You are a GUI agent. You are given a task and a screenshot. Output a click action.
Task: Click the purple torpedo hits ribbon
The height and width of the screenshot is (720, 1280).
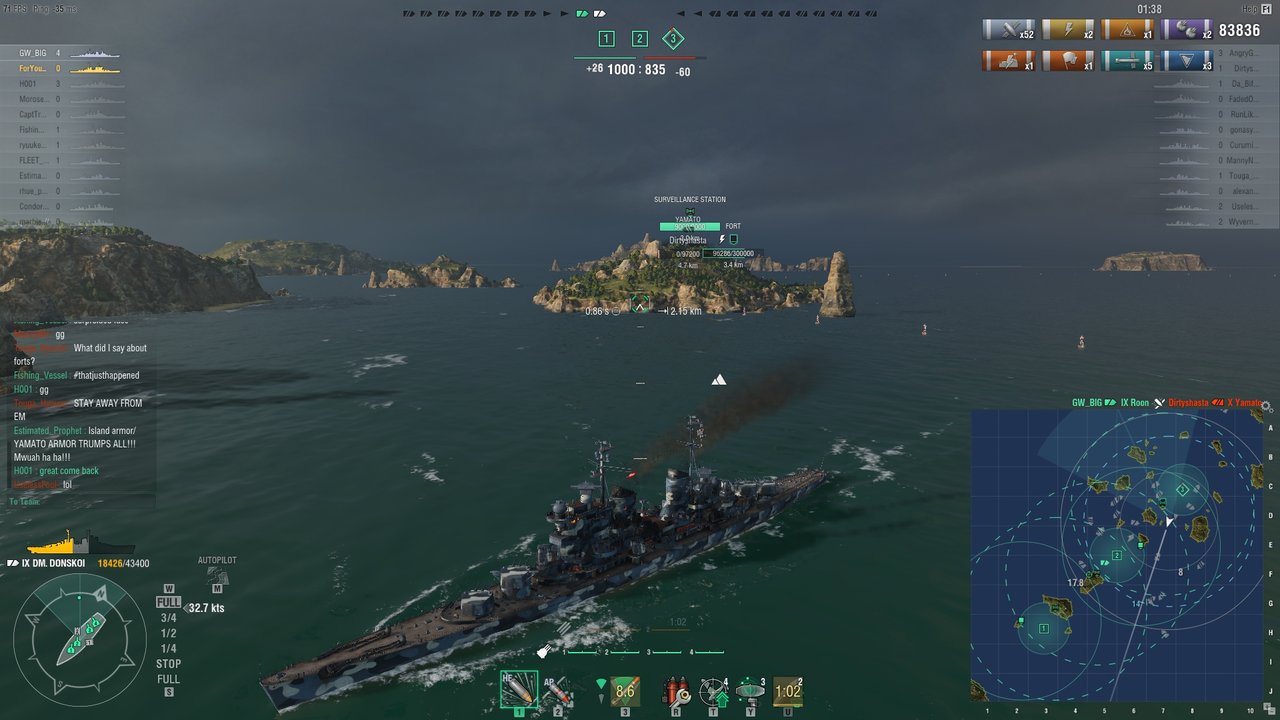tap(1187, 30)
